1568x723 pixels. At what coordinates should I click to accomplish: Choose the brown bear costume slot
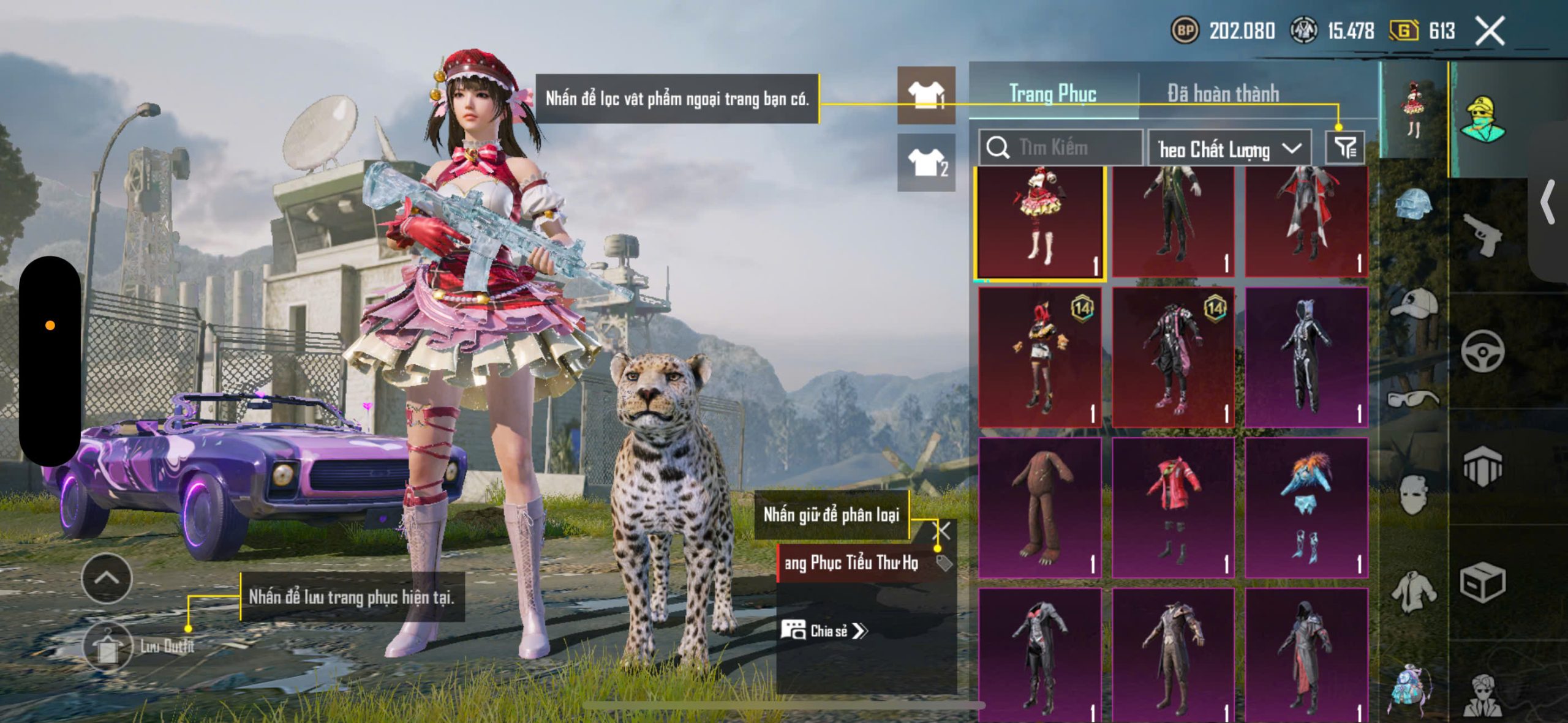(1040, 507)
